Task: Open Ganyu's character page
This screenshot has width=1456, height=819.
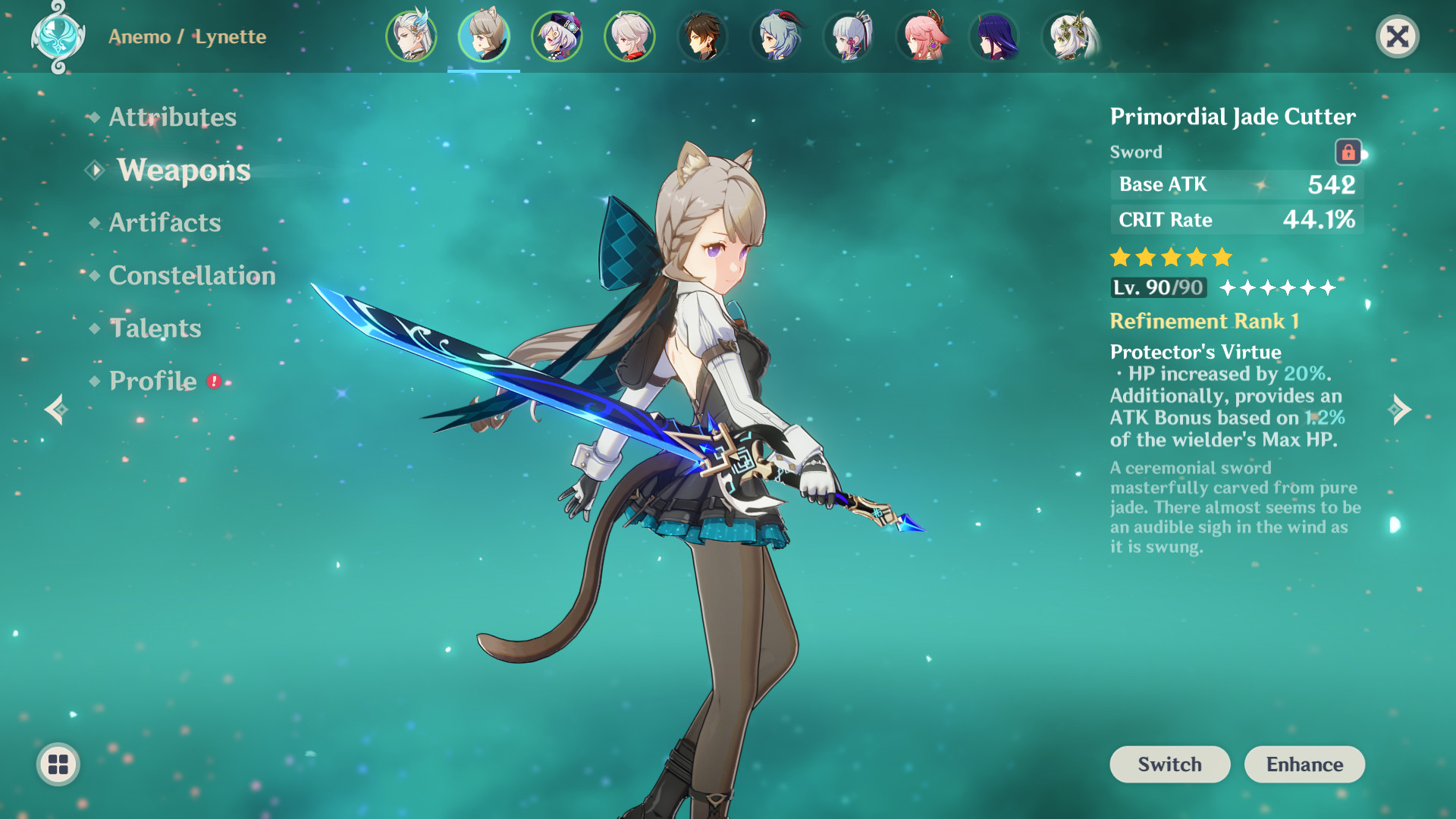Action: point(776,36)
